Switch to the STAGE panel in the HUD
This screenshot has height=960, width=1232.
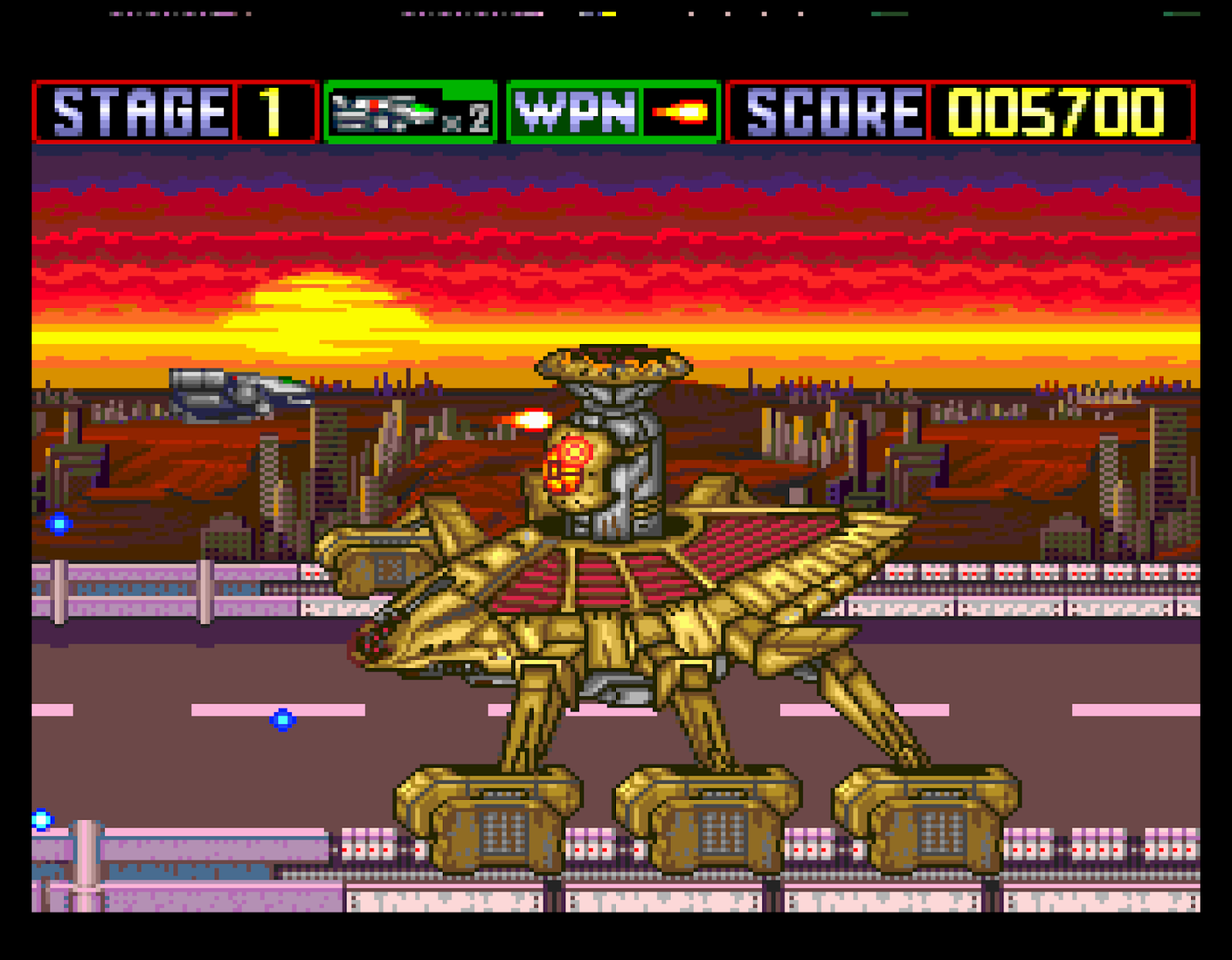pyautogui.click(x=139, y=110)
